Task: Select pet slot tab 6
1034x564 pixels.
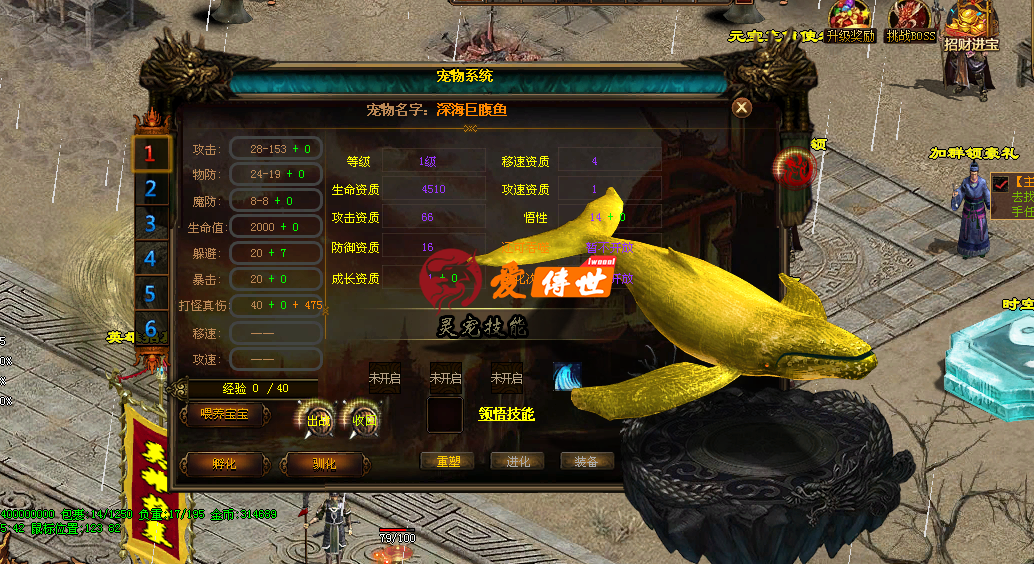Action: (x=150, y=328)
